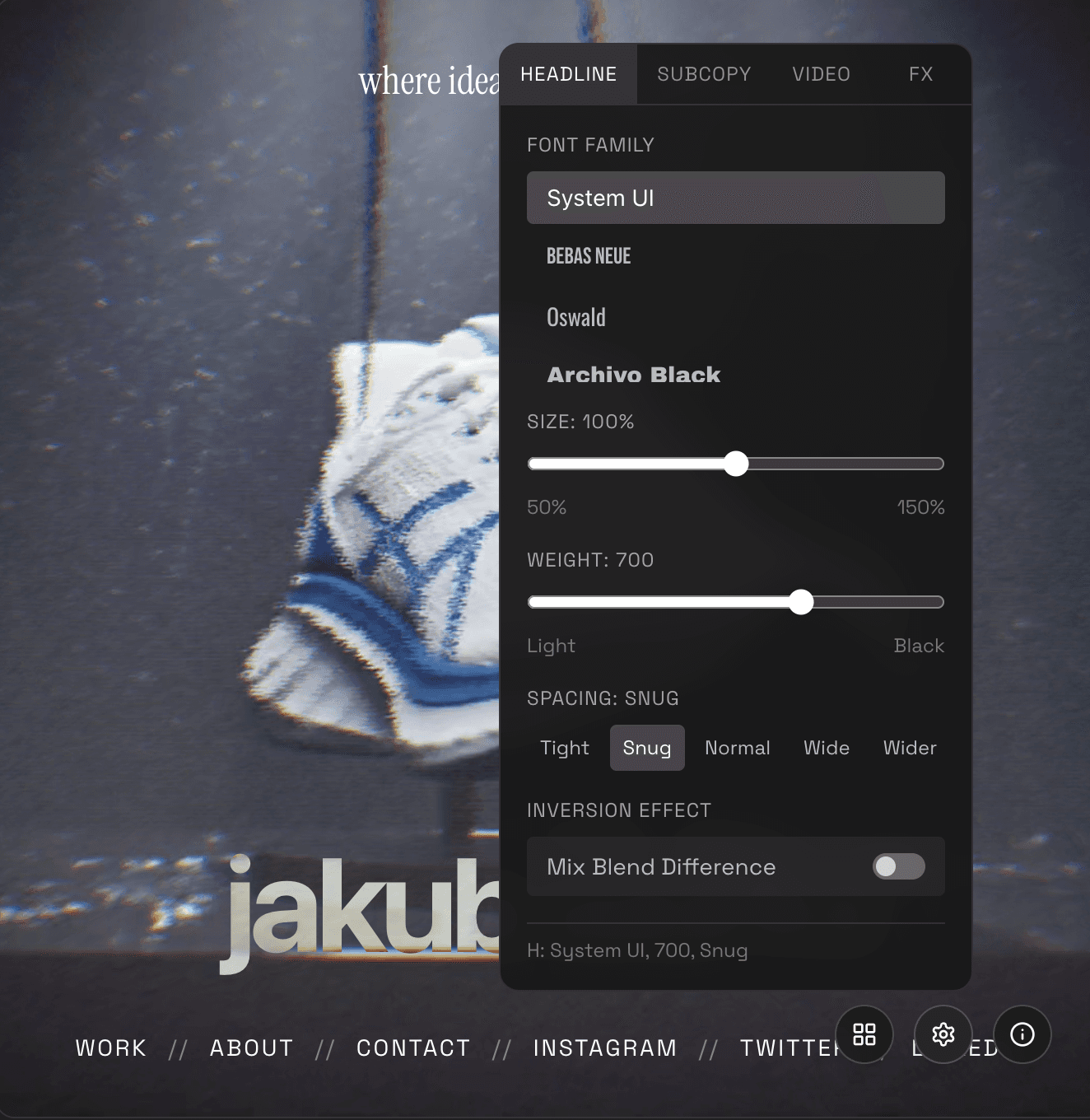
Task: Open the FX tab
Action: pyautogui.click(x=921, y=74)
